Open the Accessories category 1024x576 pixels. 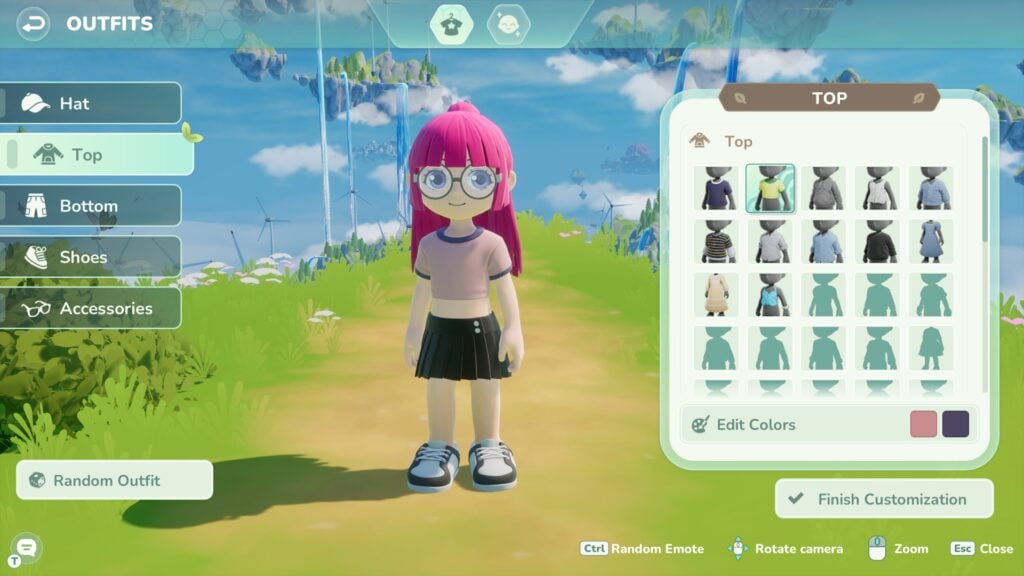[x=91, y=308]
